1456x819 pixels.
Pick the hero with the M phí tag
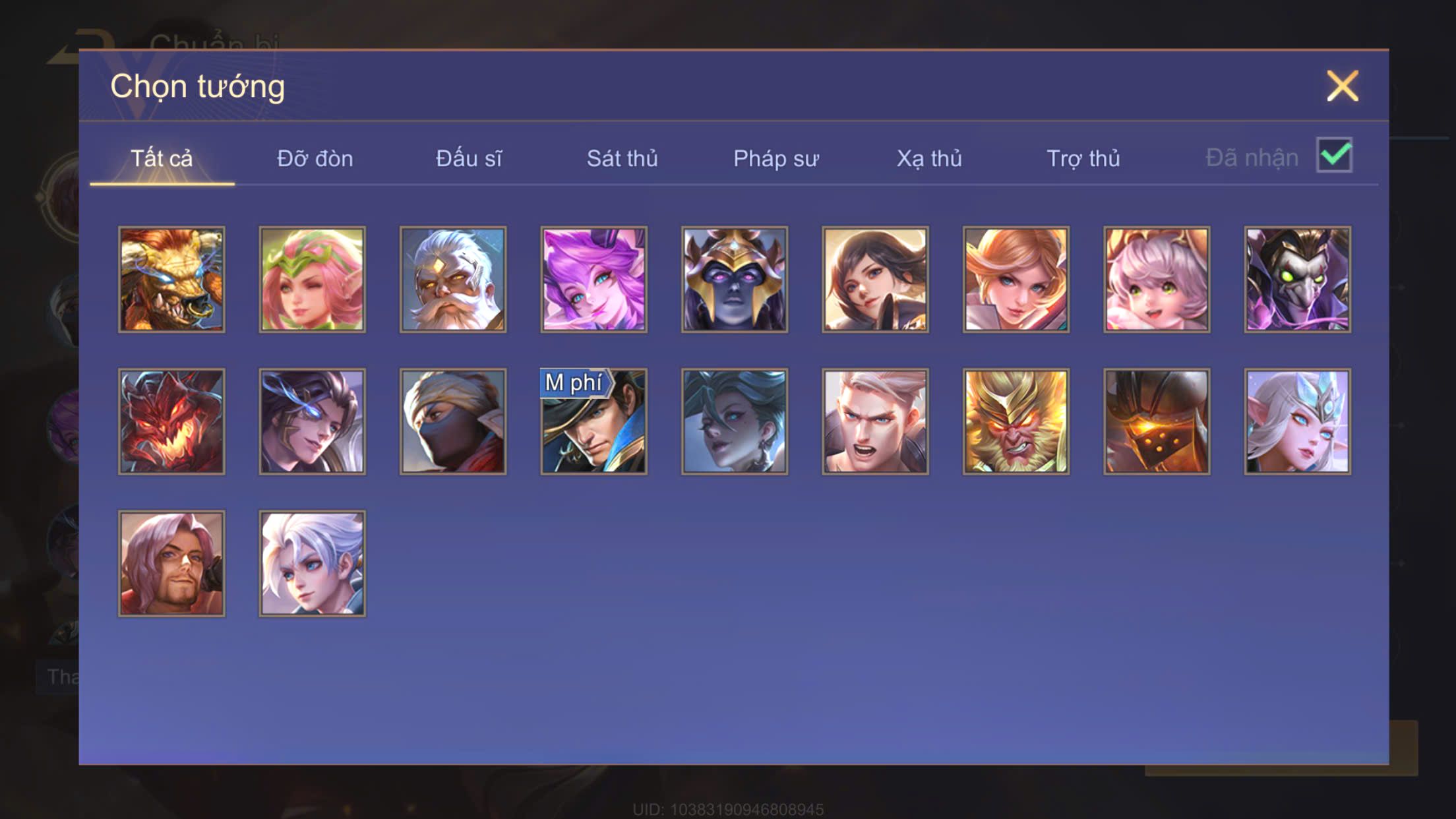(593, 421)
